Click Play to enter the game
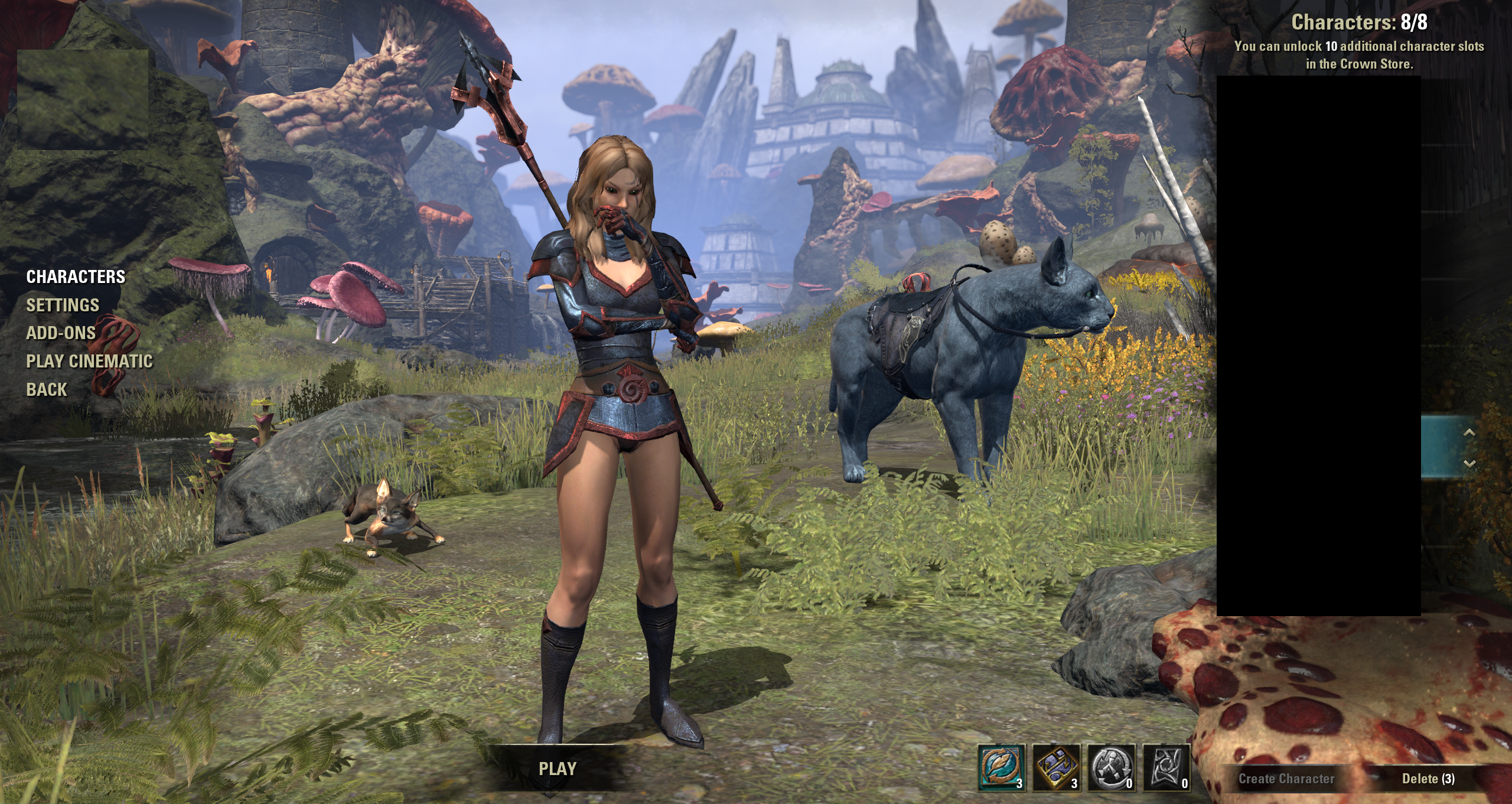The image size is (1512, 804). click(x=557, y=769)
